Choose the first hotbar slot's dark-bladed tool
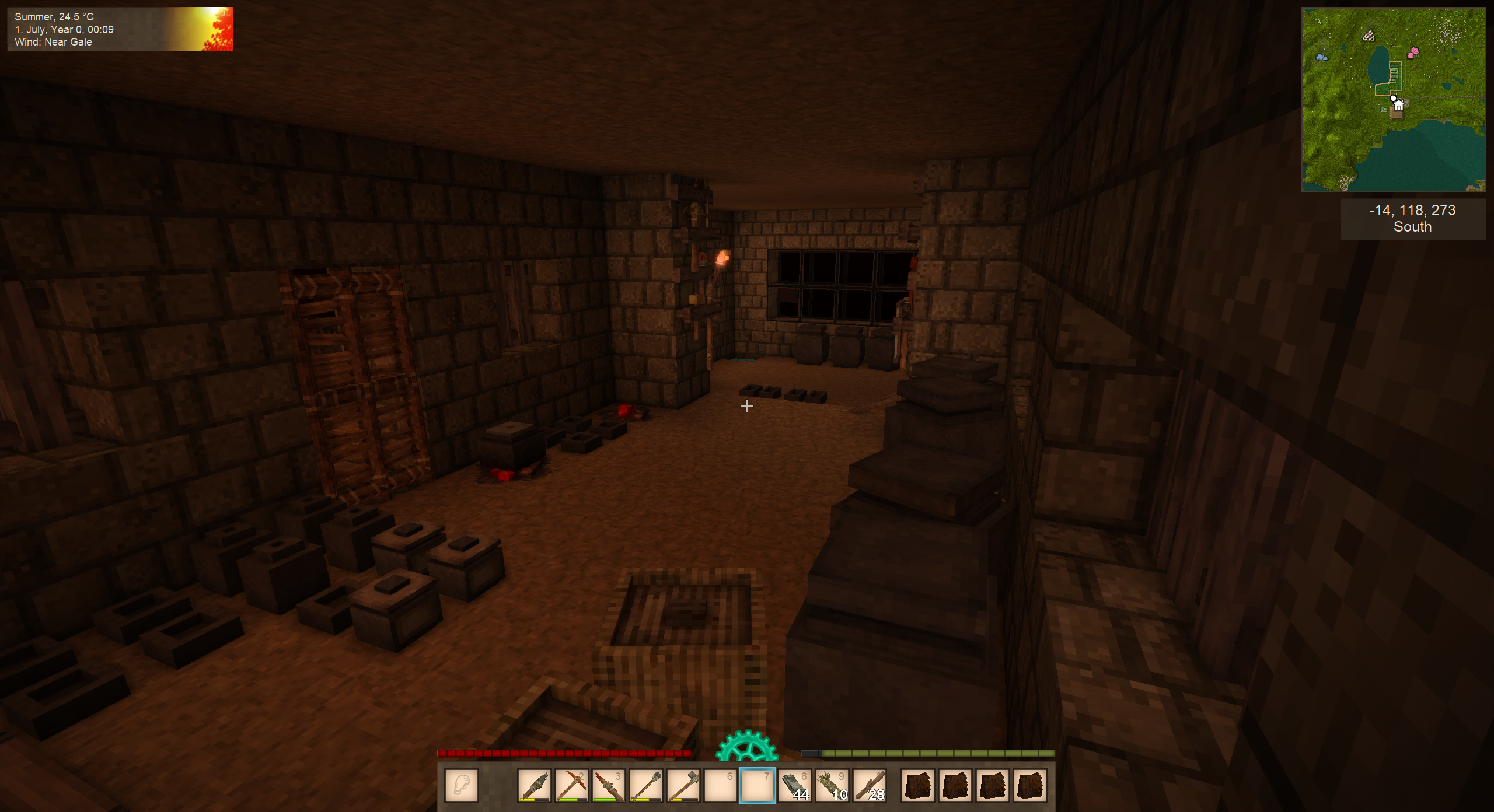This screenshot has width=1494, height=812. [x=534, y=785]
